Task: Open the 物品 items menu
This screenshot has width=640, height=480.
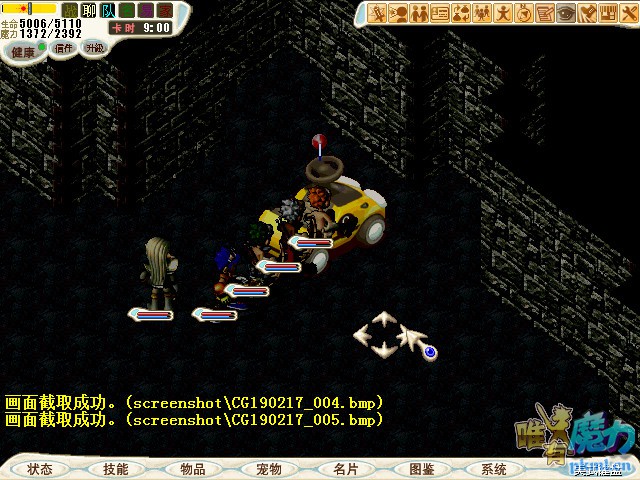Action: coord(193,468)
